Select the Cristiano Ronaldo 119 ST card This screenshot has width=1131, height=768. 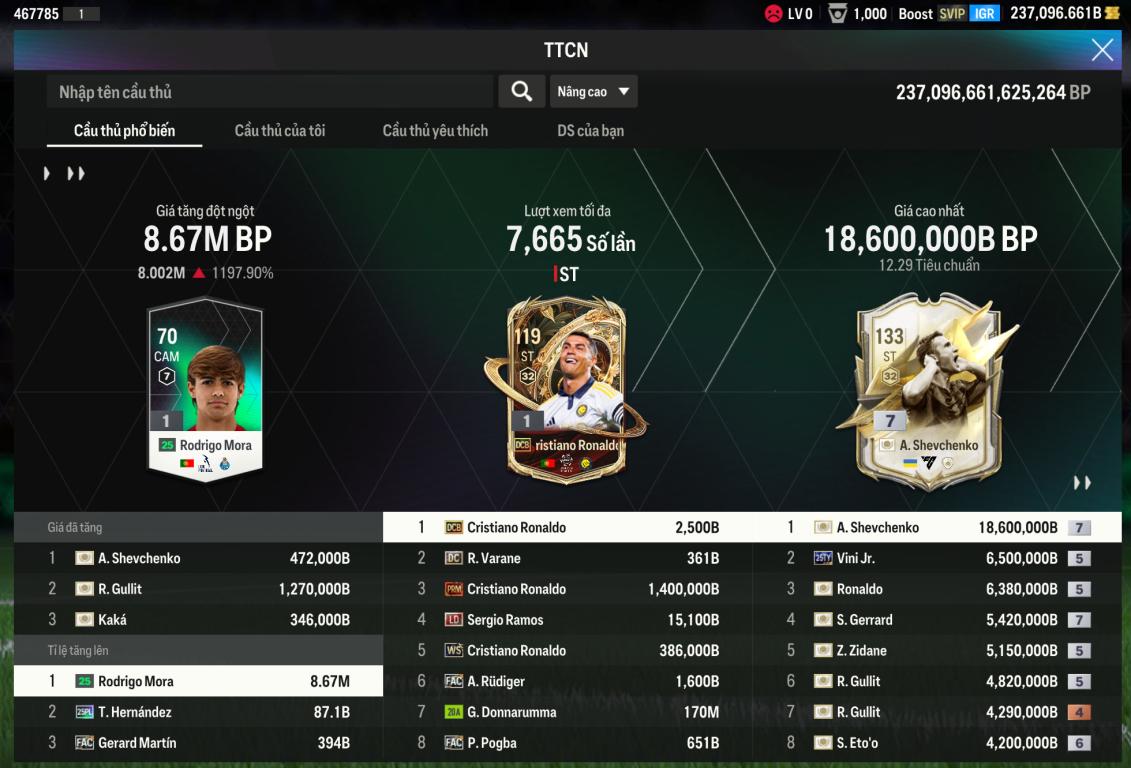coord(566,390)
